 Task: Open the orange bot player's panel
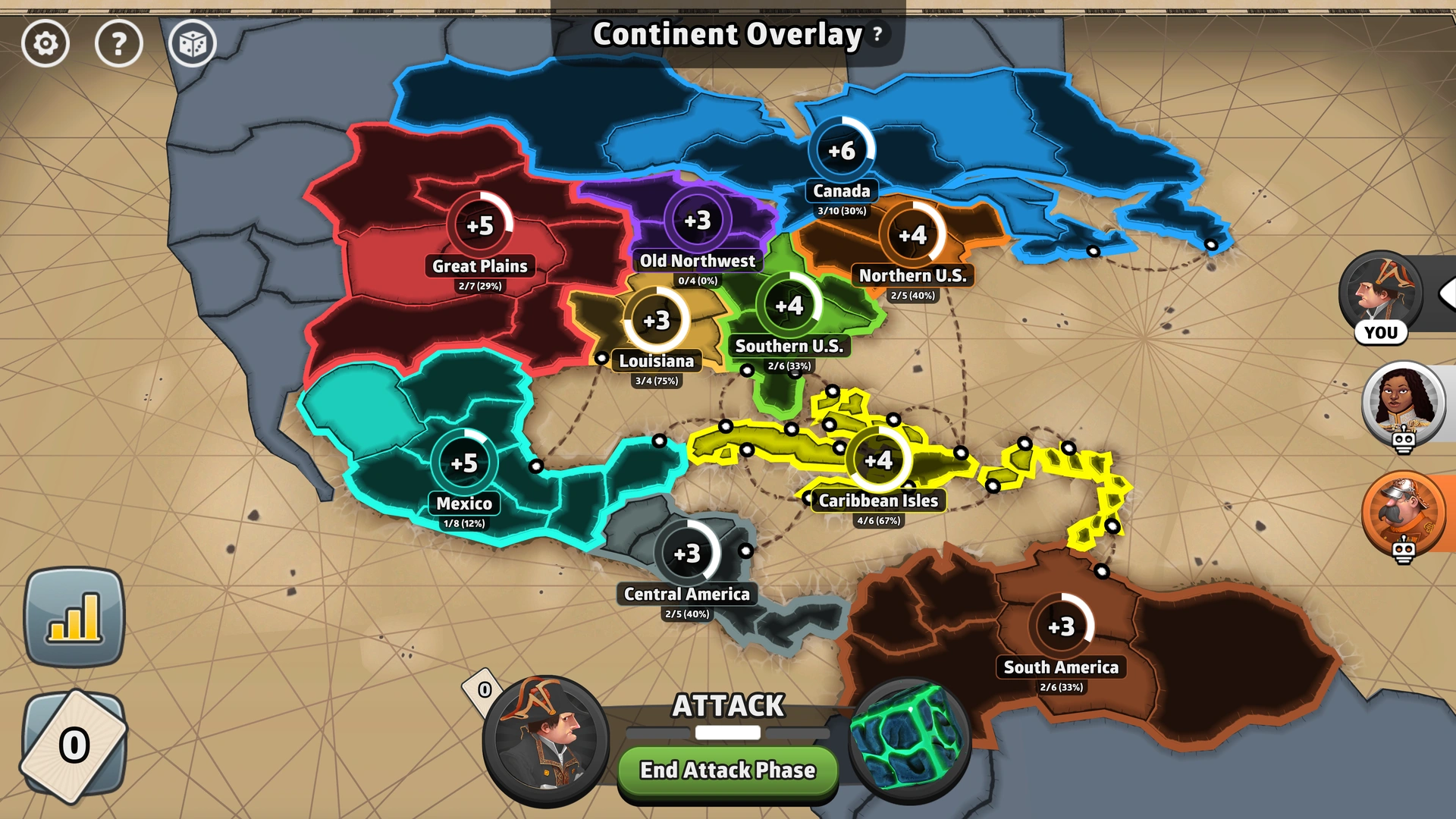1404,513
